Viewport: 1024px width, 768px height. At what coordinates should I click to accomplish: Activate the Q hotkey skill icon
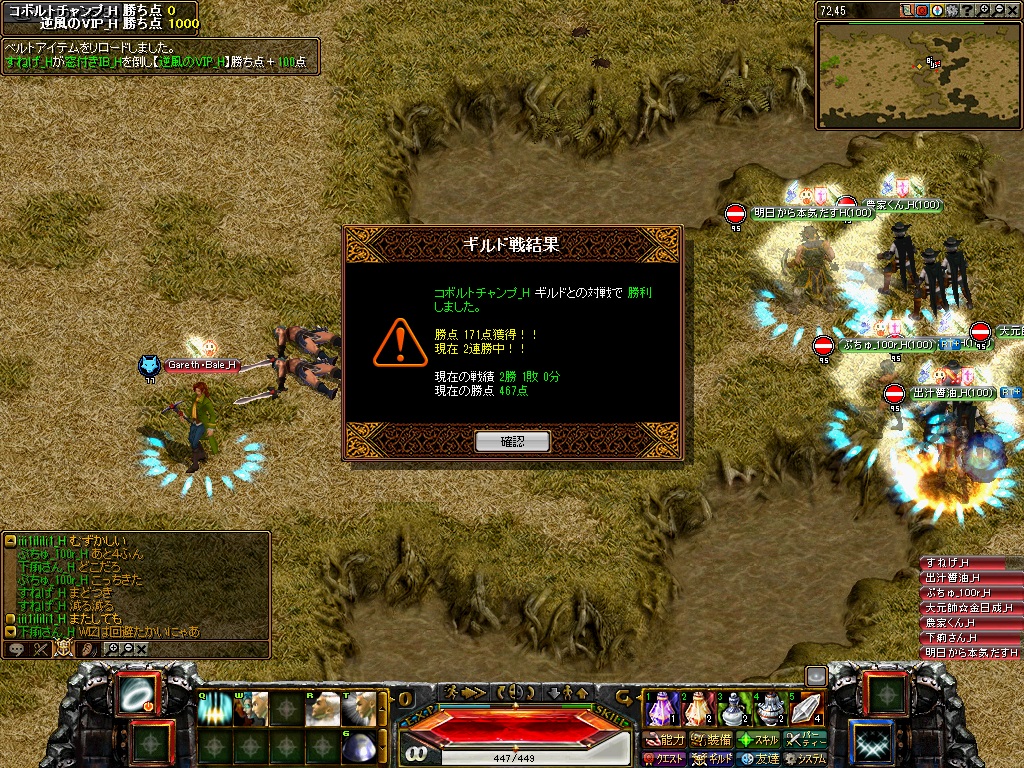(213, 709)
